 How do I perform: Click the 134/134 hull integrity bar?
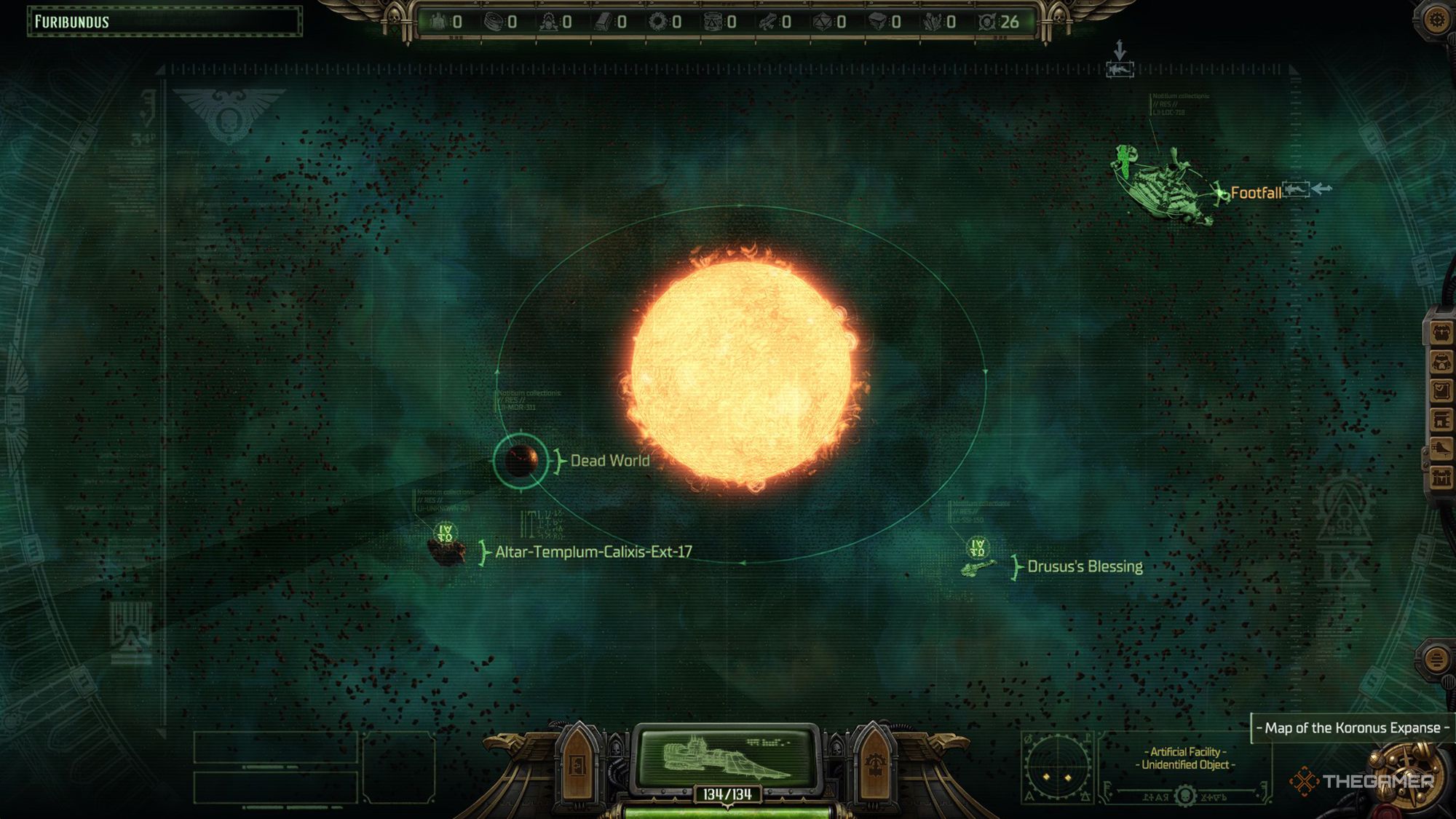pyautogui.click(x=728, y=795)
